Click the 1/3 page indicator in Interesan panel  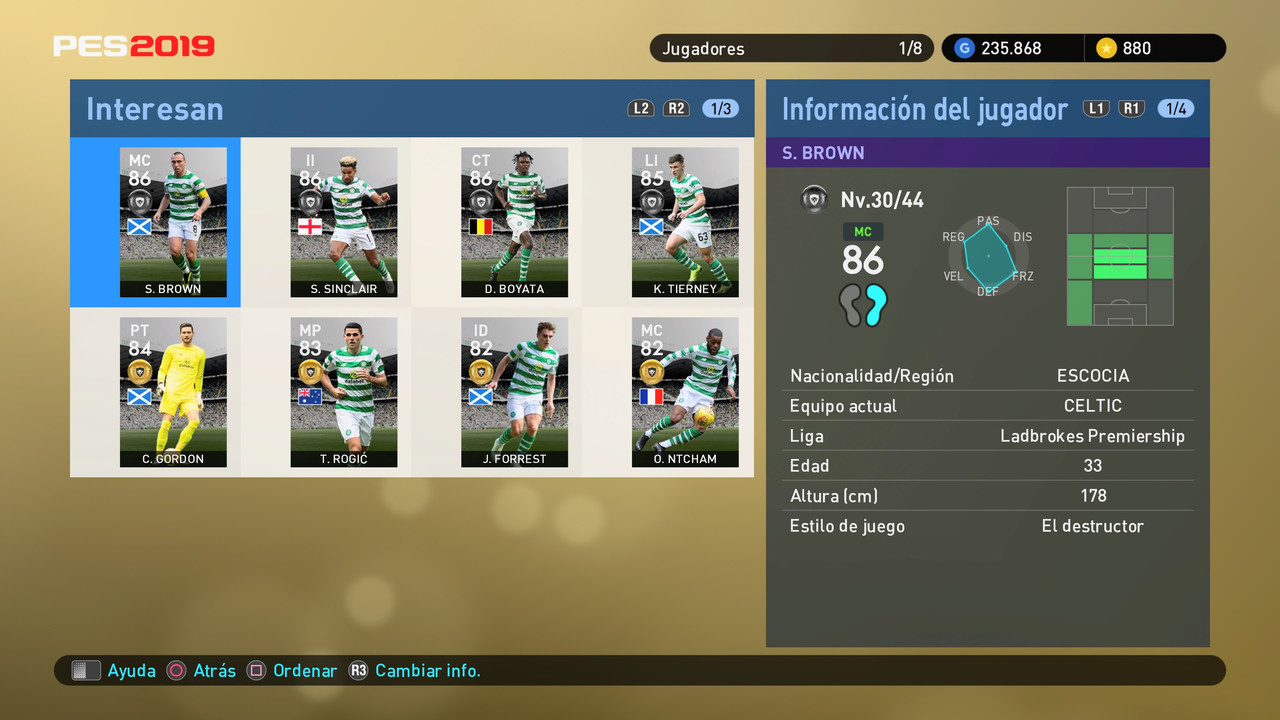coord(719,108)
